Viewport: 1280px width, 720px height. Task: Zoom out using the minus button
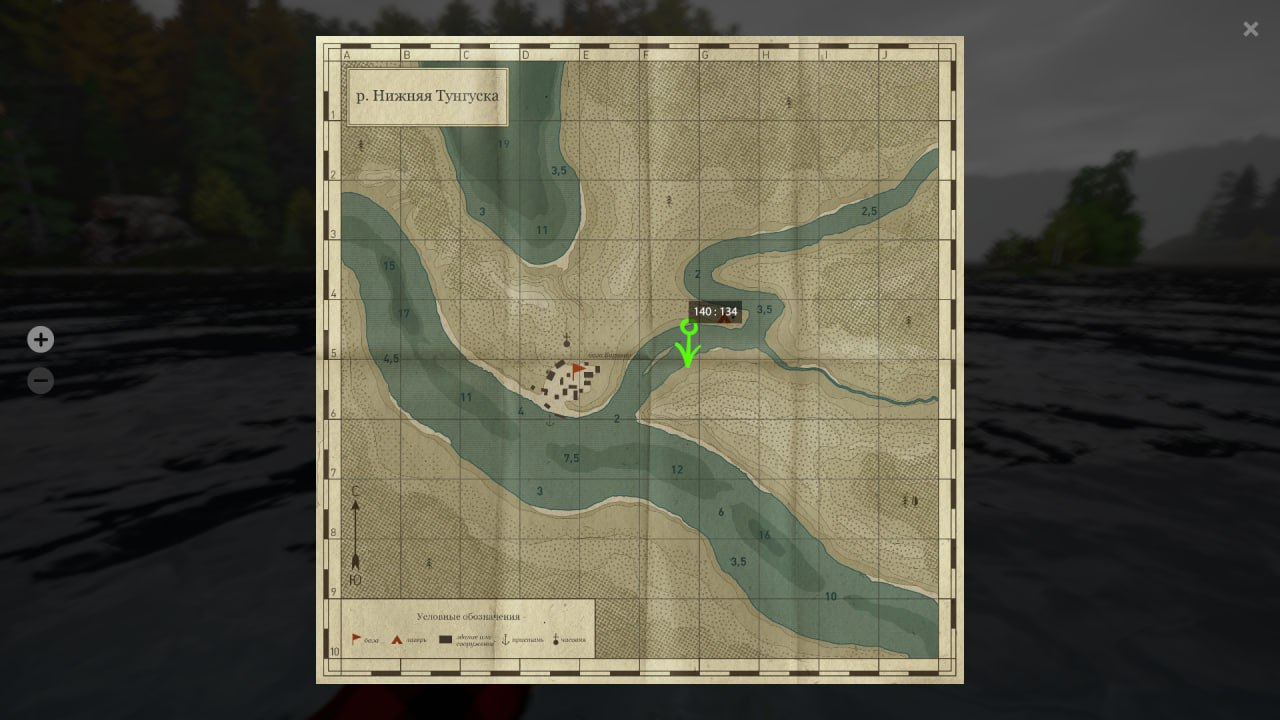pos(40,381)
